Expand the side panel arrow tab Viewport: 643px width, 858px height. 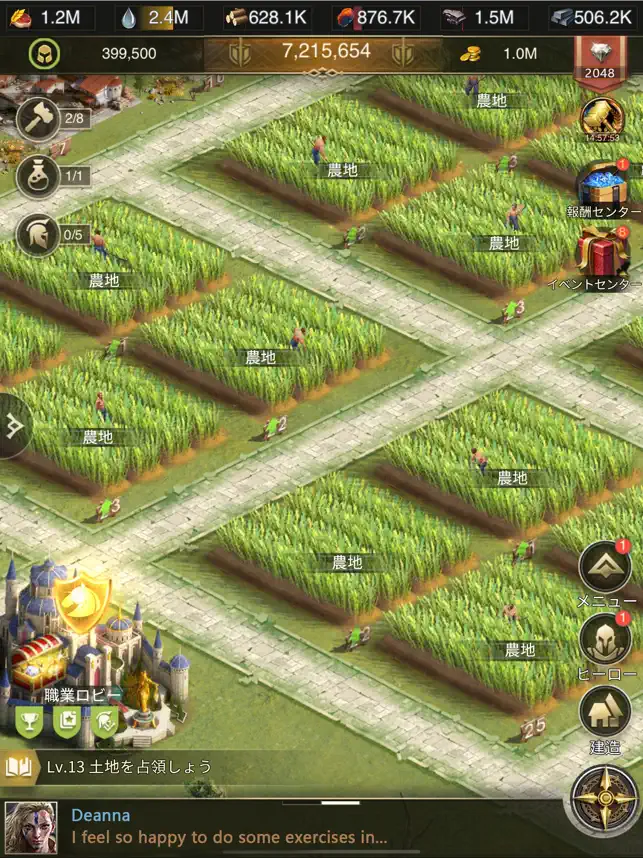(14, 426)
